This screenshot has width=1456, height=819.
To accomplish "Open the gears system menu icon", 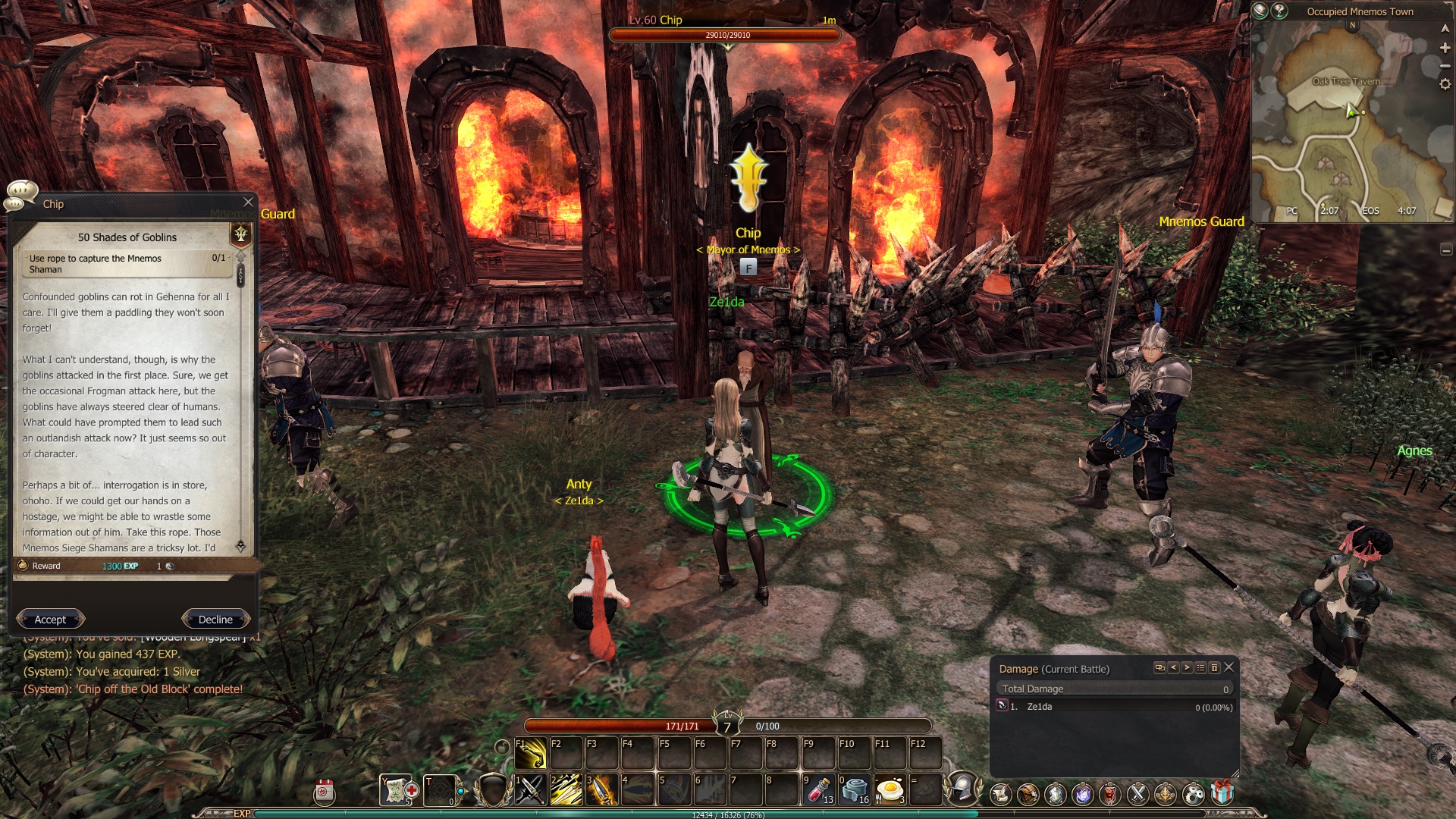I will [x=1193, y=794].
